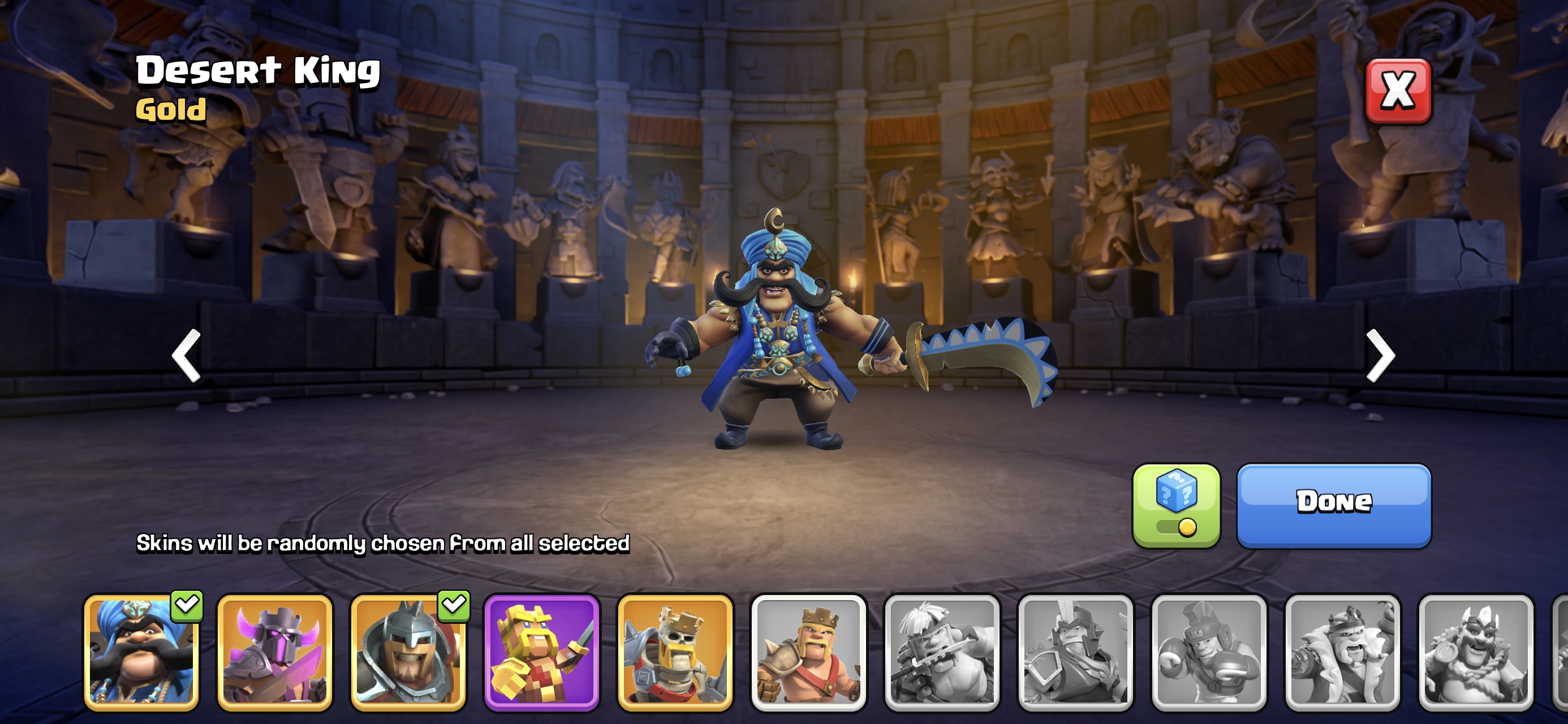Preview the locked plumed-helmet armored King skin
This screenshot has width=1568, height=724.
[x=1075, y=653]
